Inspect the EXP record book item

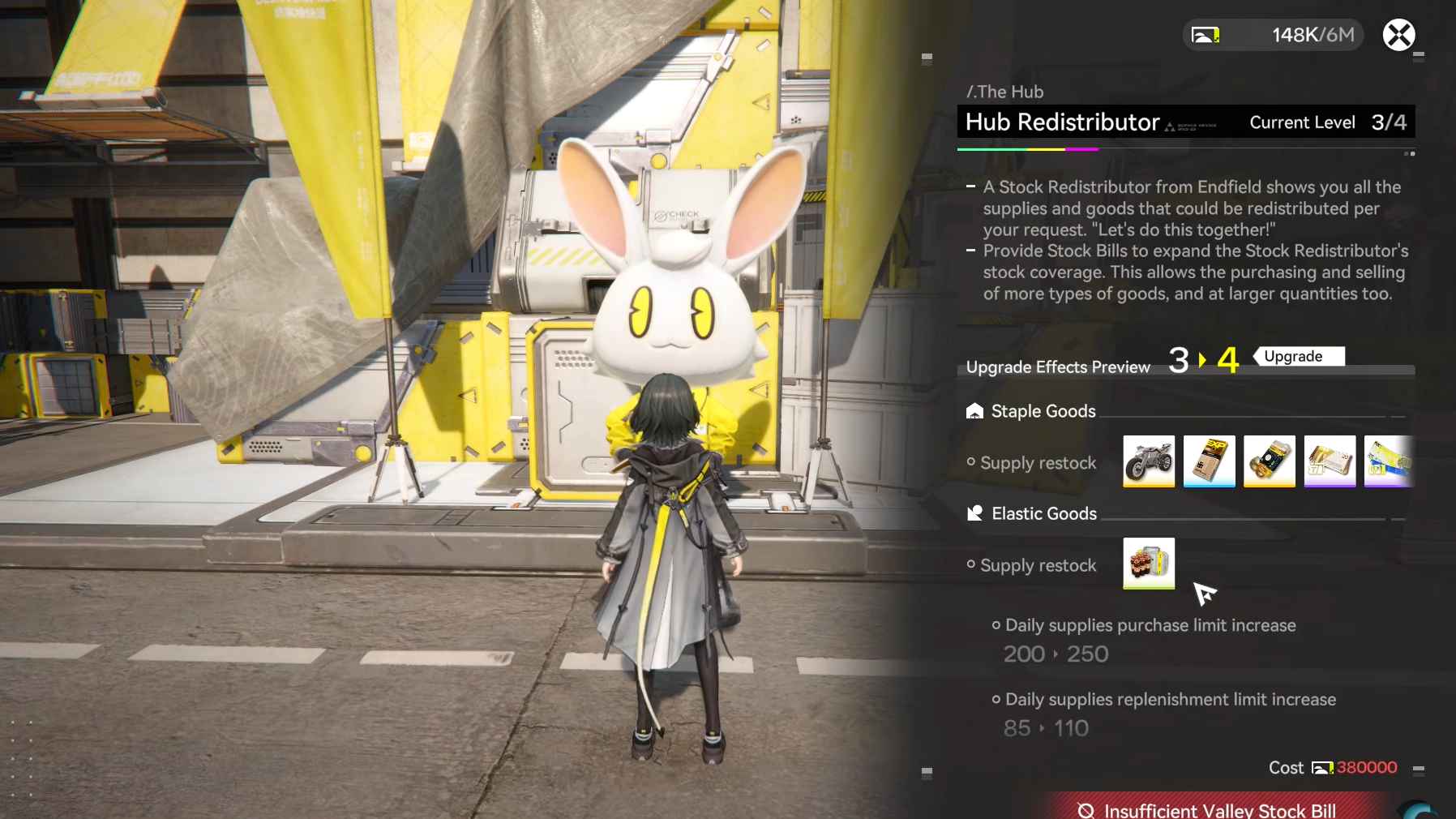1209,461
